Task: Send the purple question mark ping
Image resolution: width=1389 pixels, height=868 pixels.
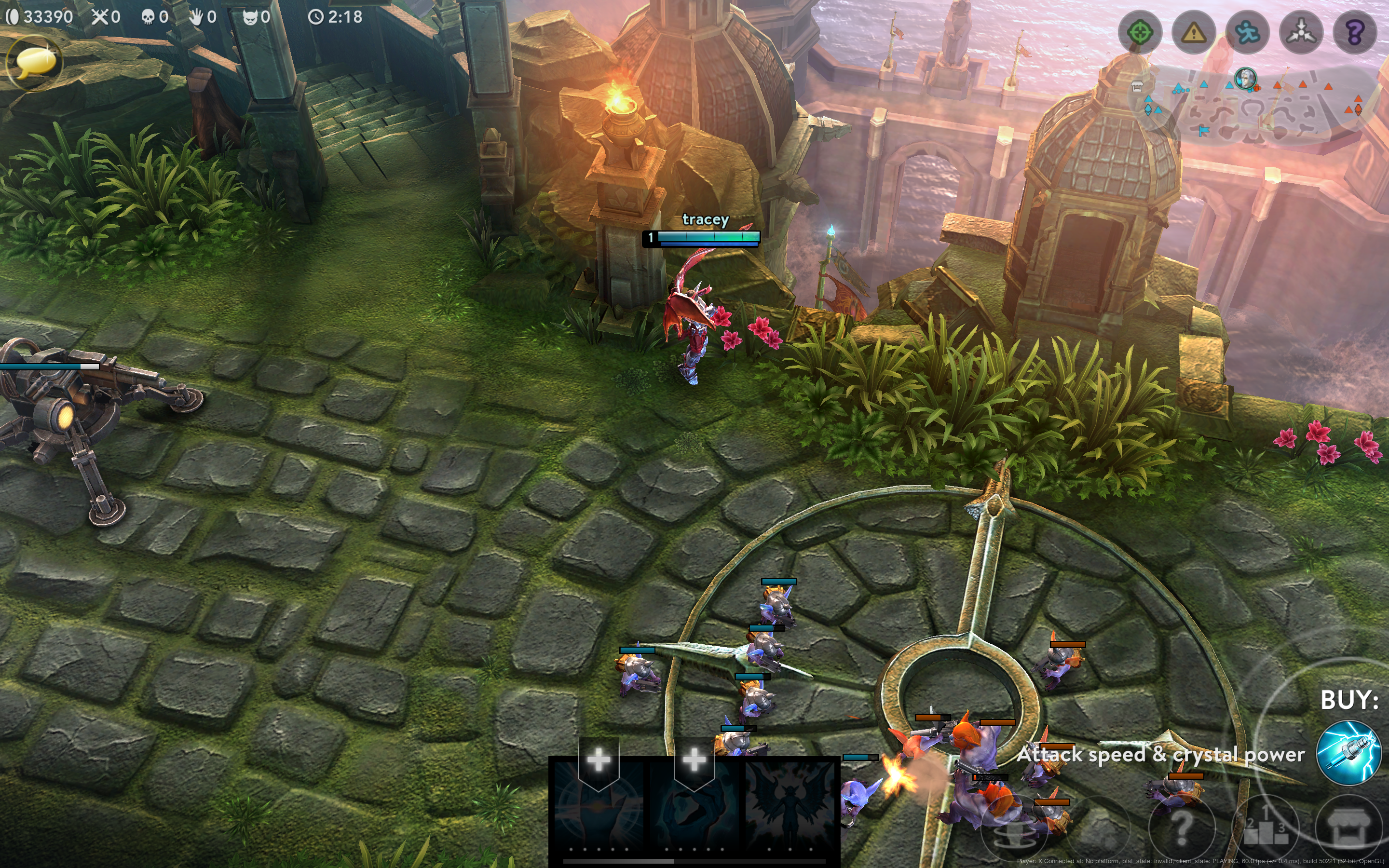Action: tap(1355, 33)
